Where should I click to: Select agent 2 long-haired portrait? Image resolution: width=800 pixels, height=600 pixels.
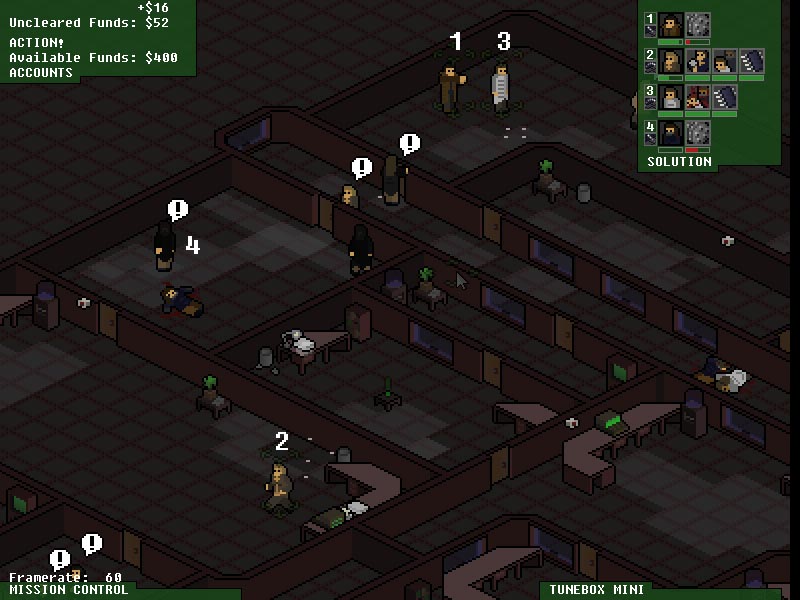coord(671,61)
